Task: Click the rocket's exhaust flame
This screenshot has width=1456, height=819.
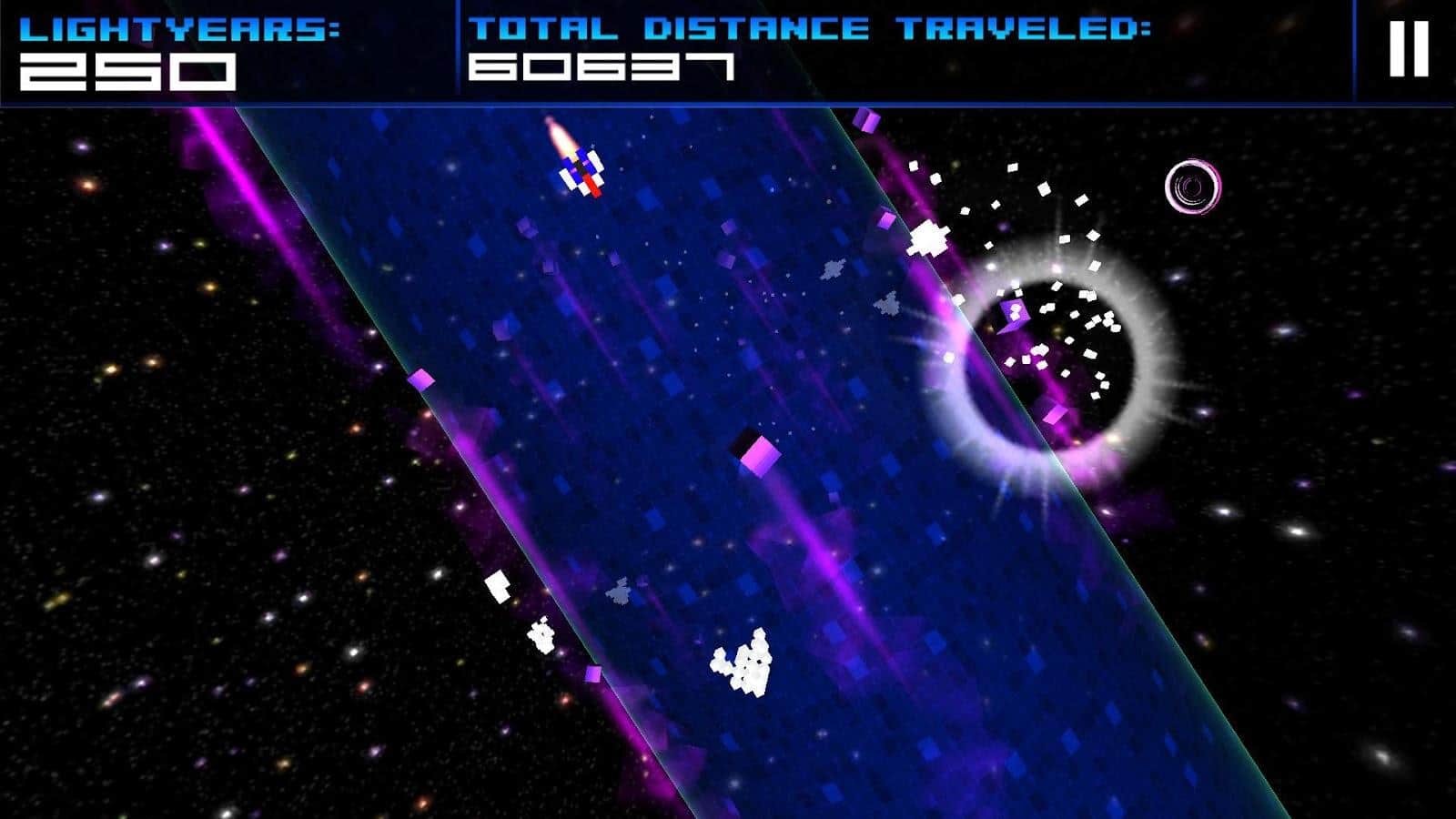Action: (557, 136)
